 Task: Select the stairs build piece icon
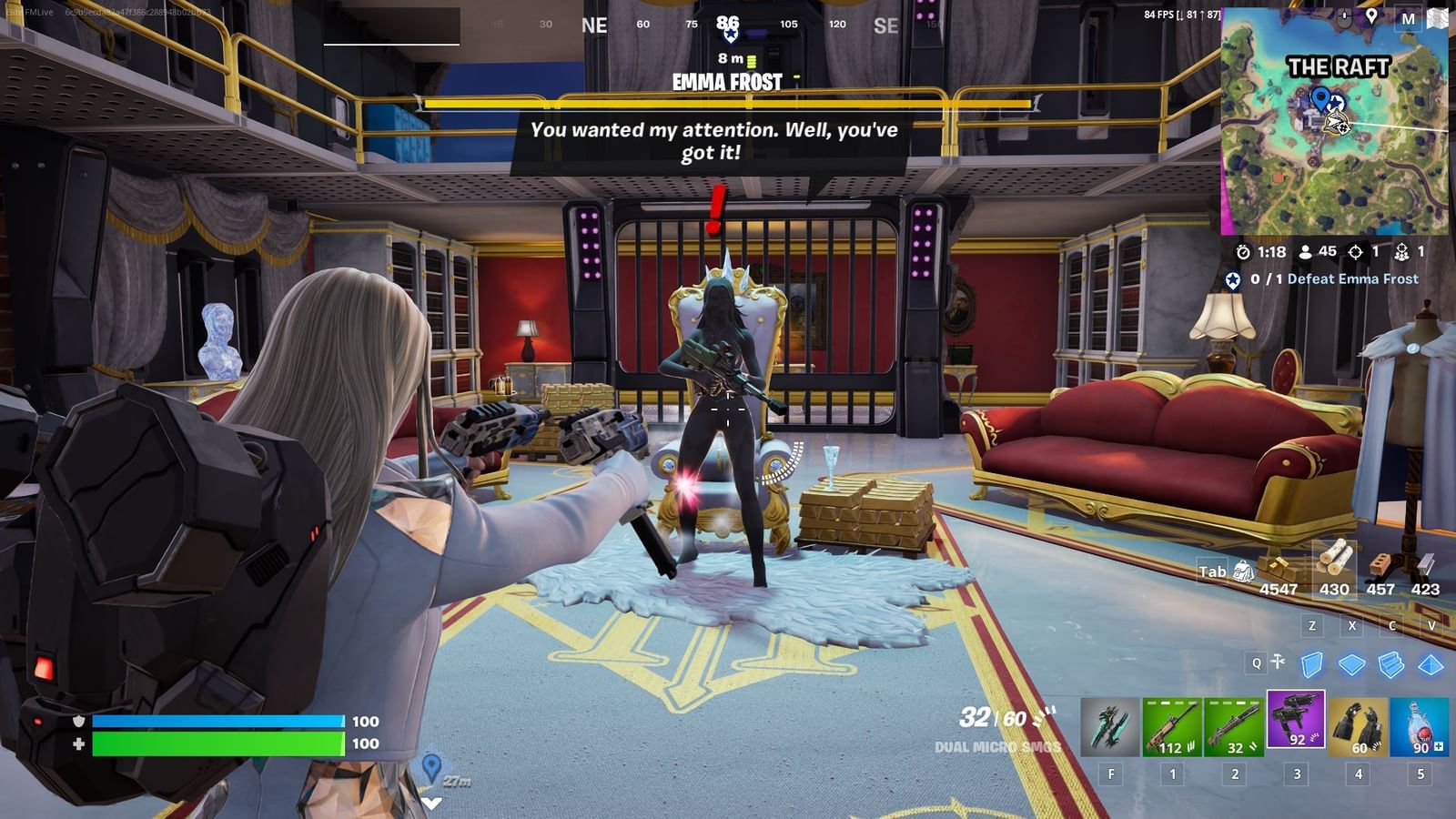click(1390, 662)
